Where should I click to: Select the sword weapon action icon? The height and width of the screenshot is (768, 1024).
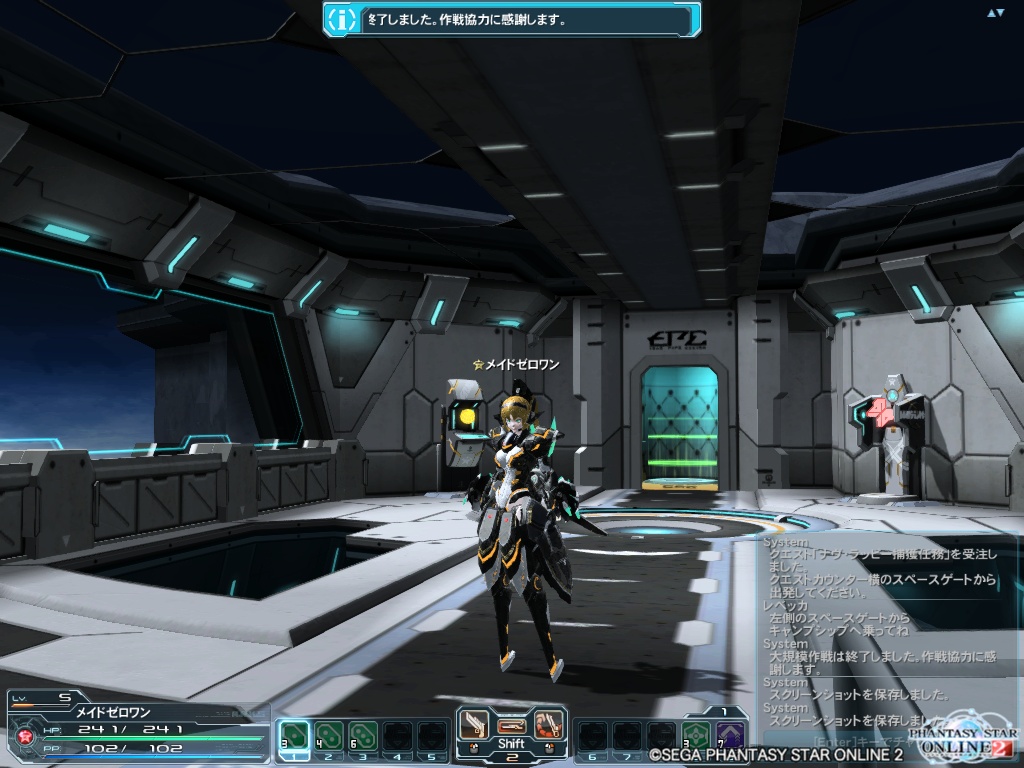pos(477,722)
